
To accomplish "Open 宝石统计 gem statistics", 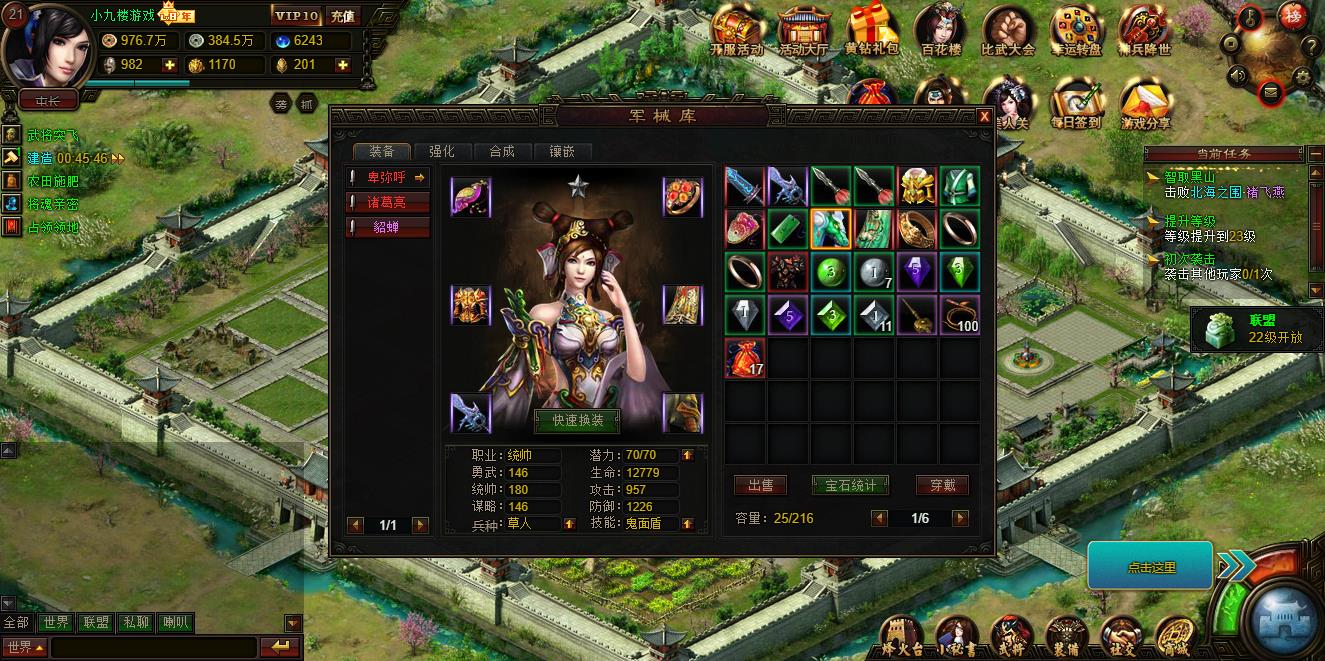I will click(x=850, y=485).
